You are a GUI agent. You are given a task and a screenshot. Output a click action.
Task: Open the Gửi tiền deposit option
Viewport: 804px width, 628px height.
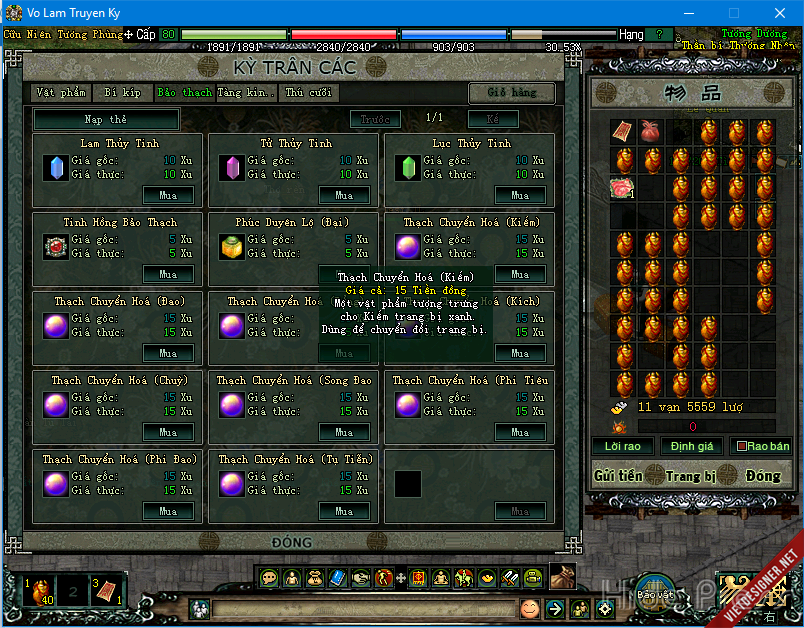click(x=618, y=476)
